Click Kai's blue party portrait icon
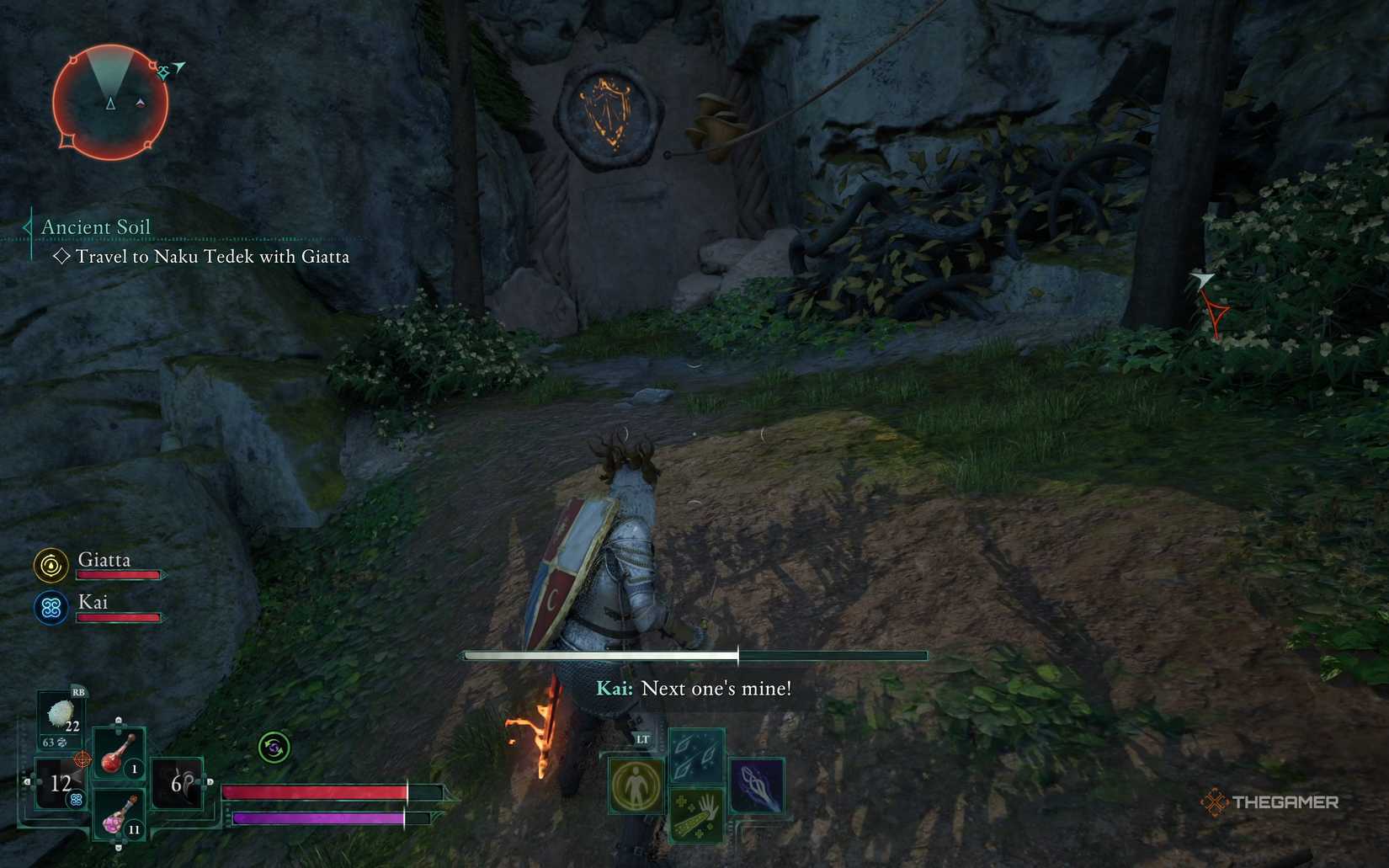The height and width of the screenshot is (868, 1389). [x=51, y=608]
